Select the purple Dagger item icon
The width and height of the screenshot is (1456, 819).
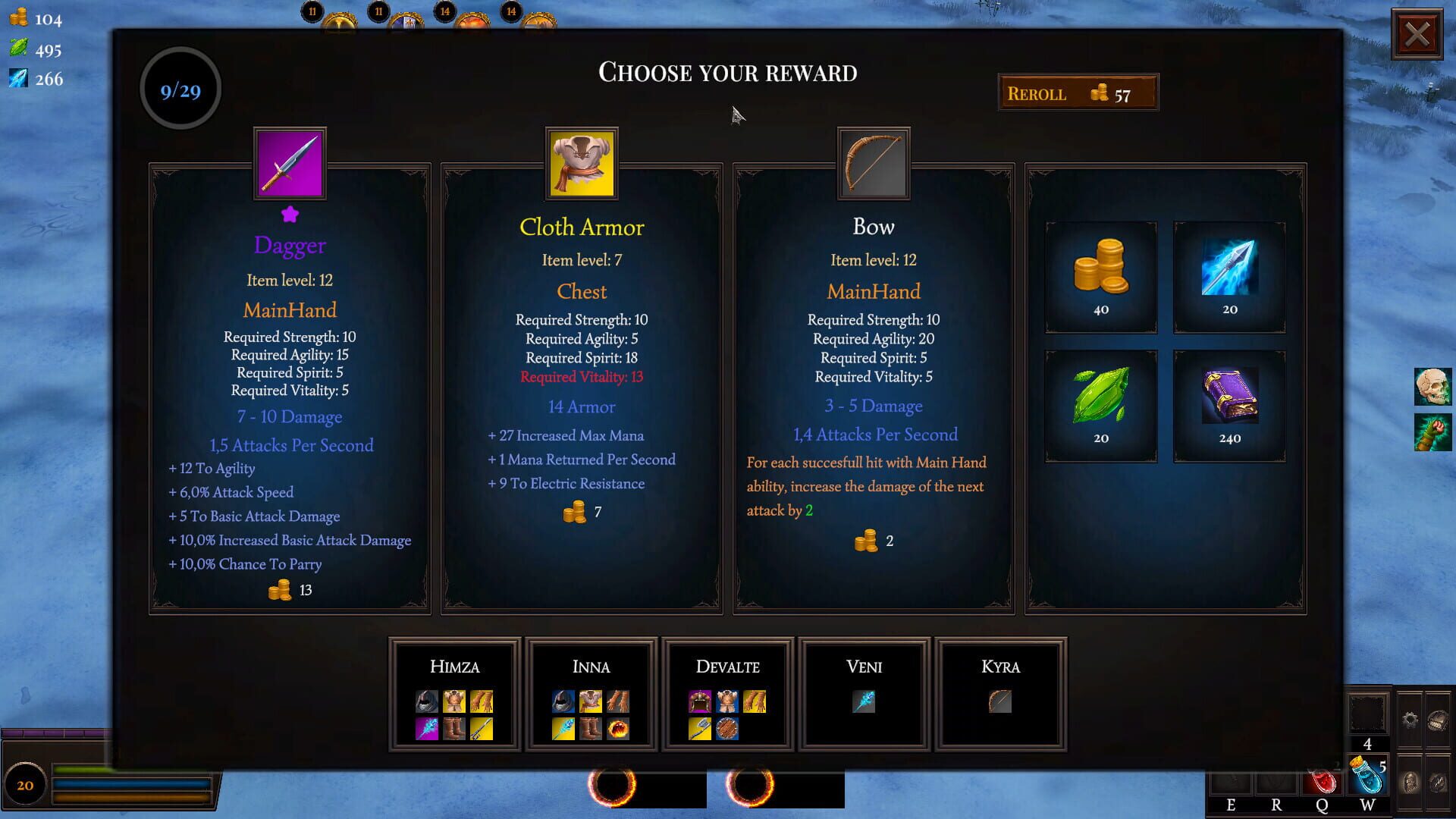click(289, 163)
